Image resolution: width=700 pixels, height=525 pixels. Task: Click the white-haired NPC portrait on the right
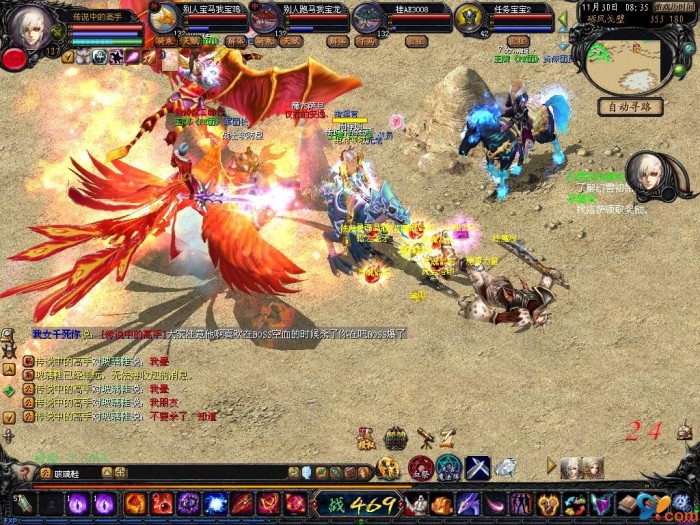[x=649, y=175]
